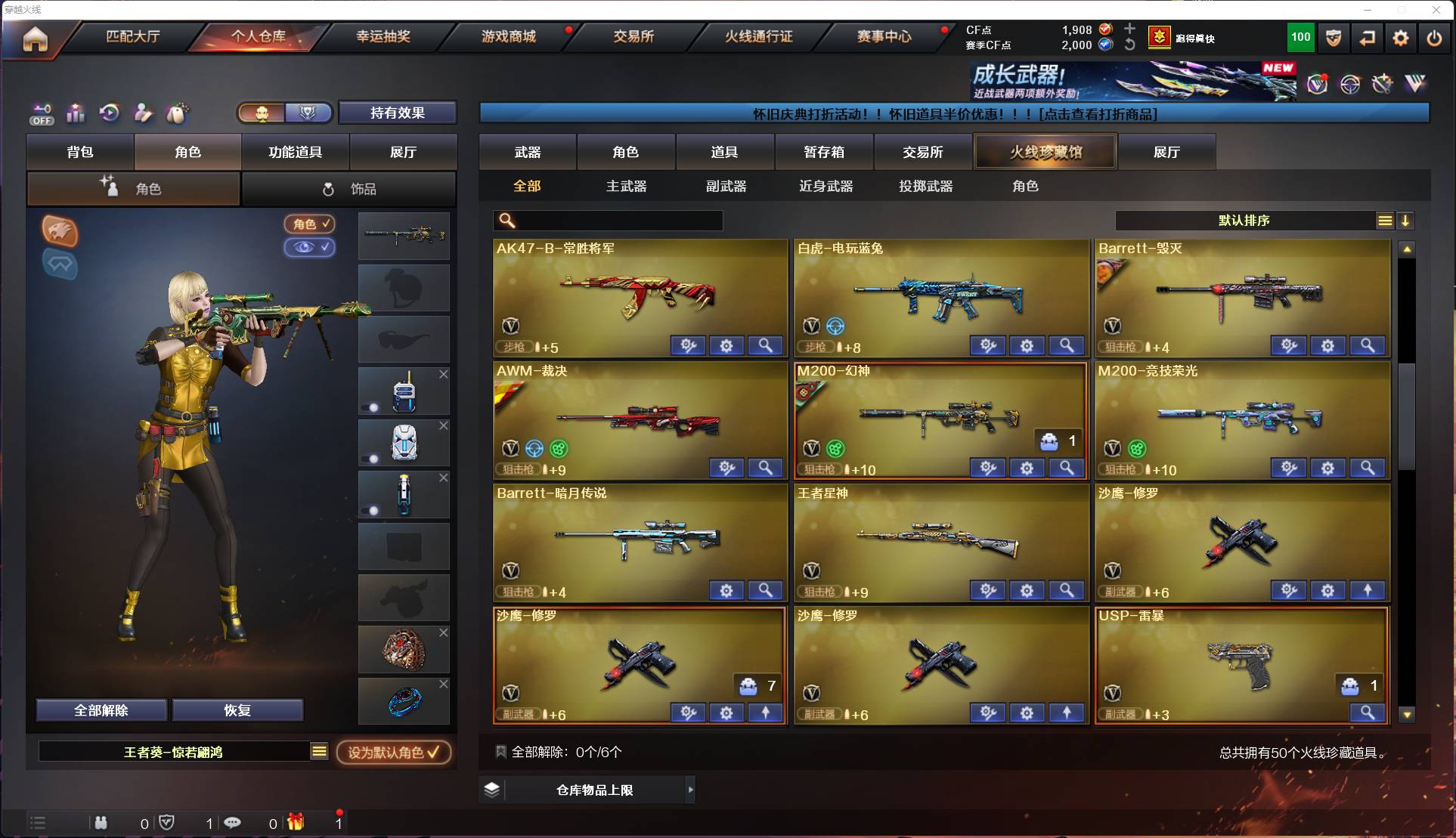Image resolution: width=1456 pixels, height=838 pixels.
Task: Click the power/logout icon at top right
Action: (x=1434, y=37)
